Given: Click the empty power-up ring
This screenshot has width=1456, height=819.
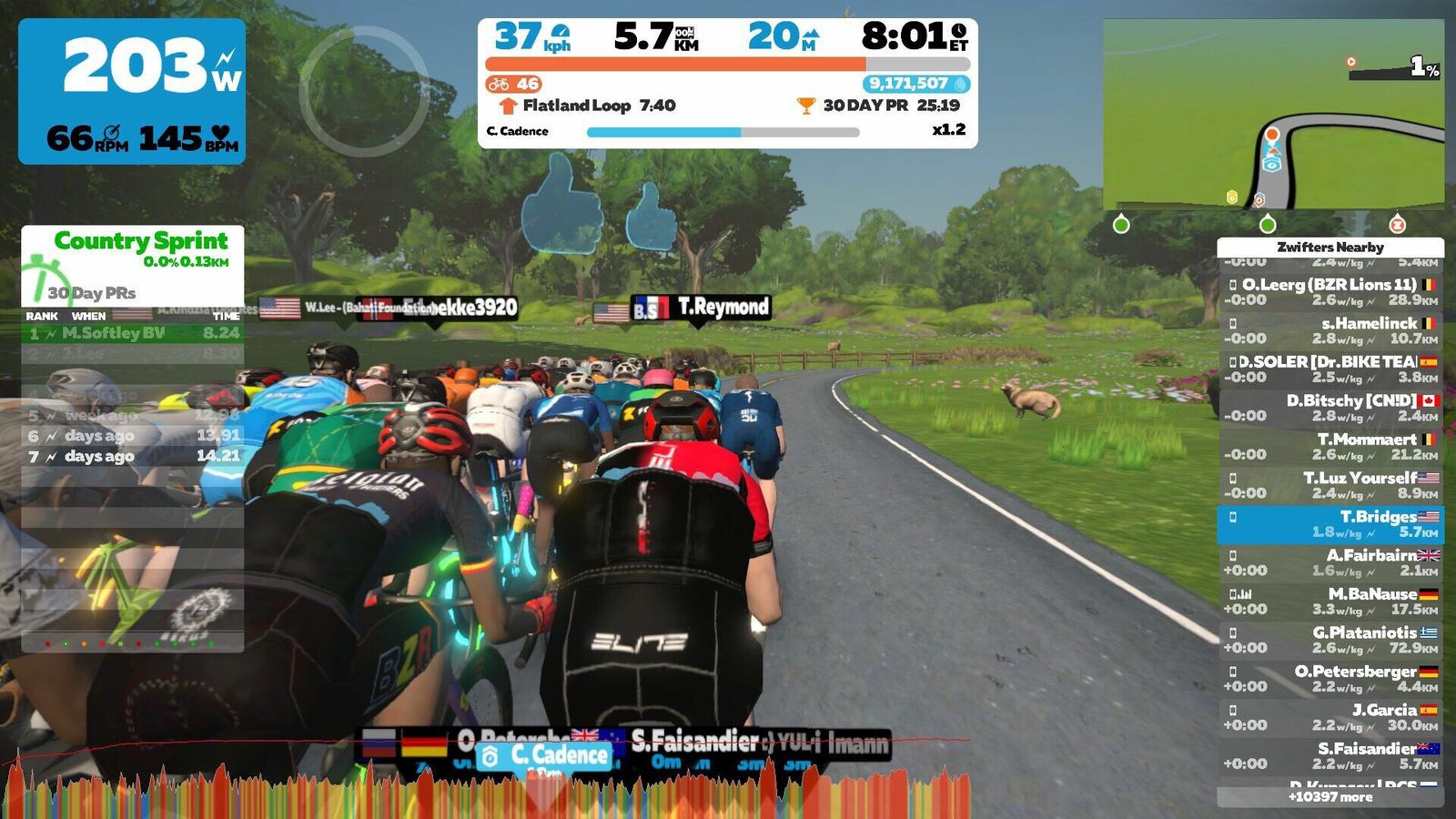Looking at the screenshot, I should 364,91.
